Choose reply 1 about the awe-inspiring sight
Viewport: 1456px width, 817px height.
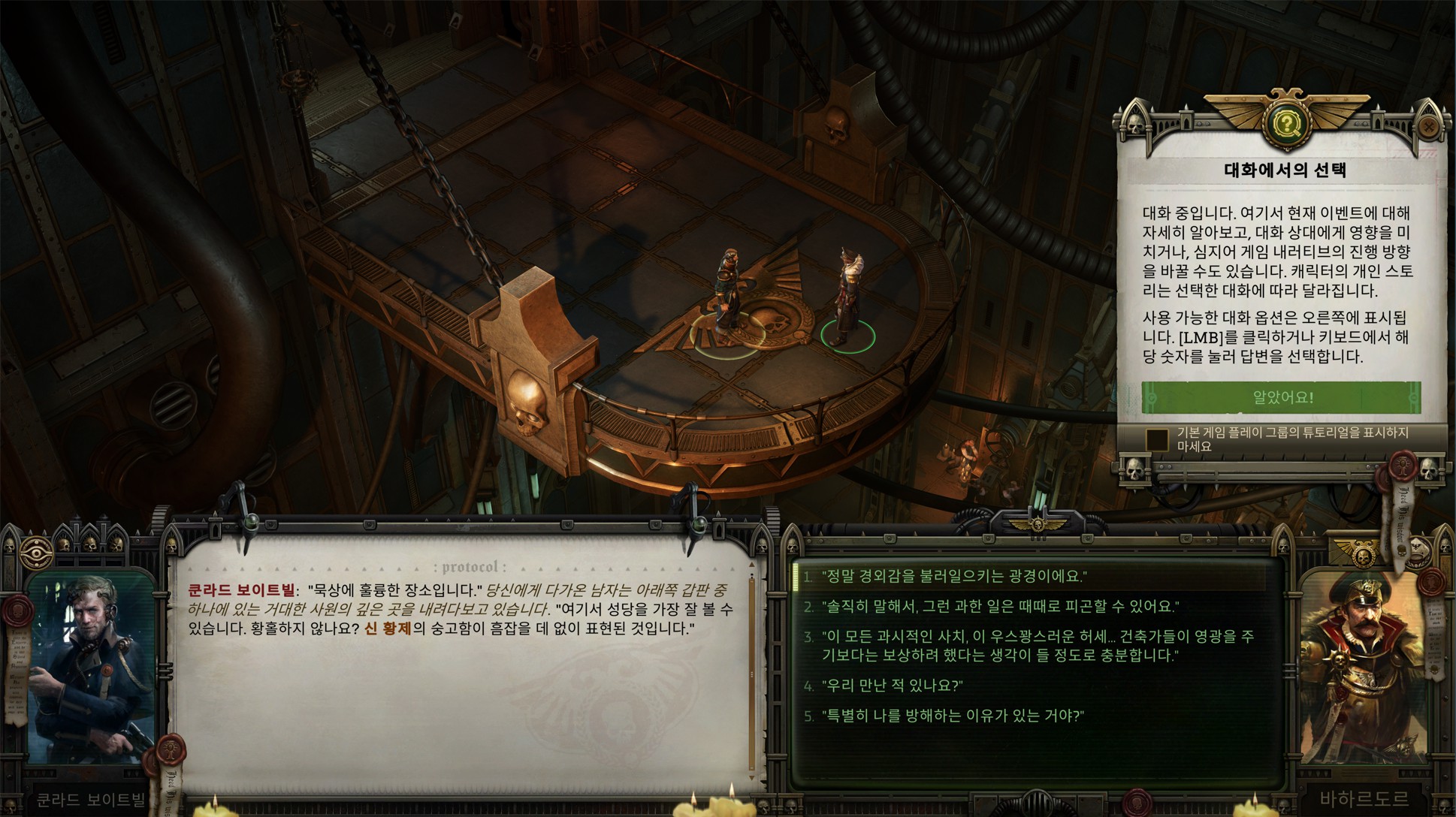pyautogui.click(x=954, y=577)
